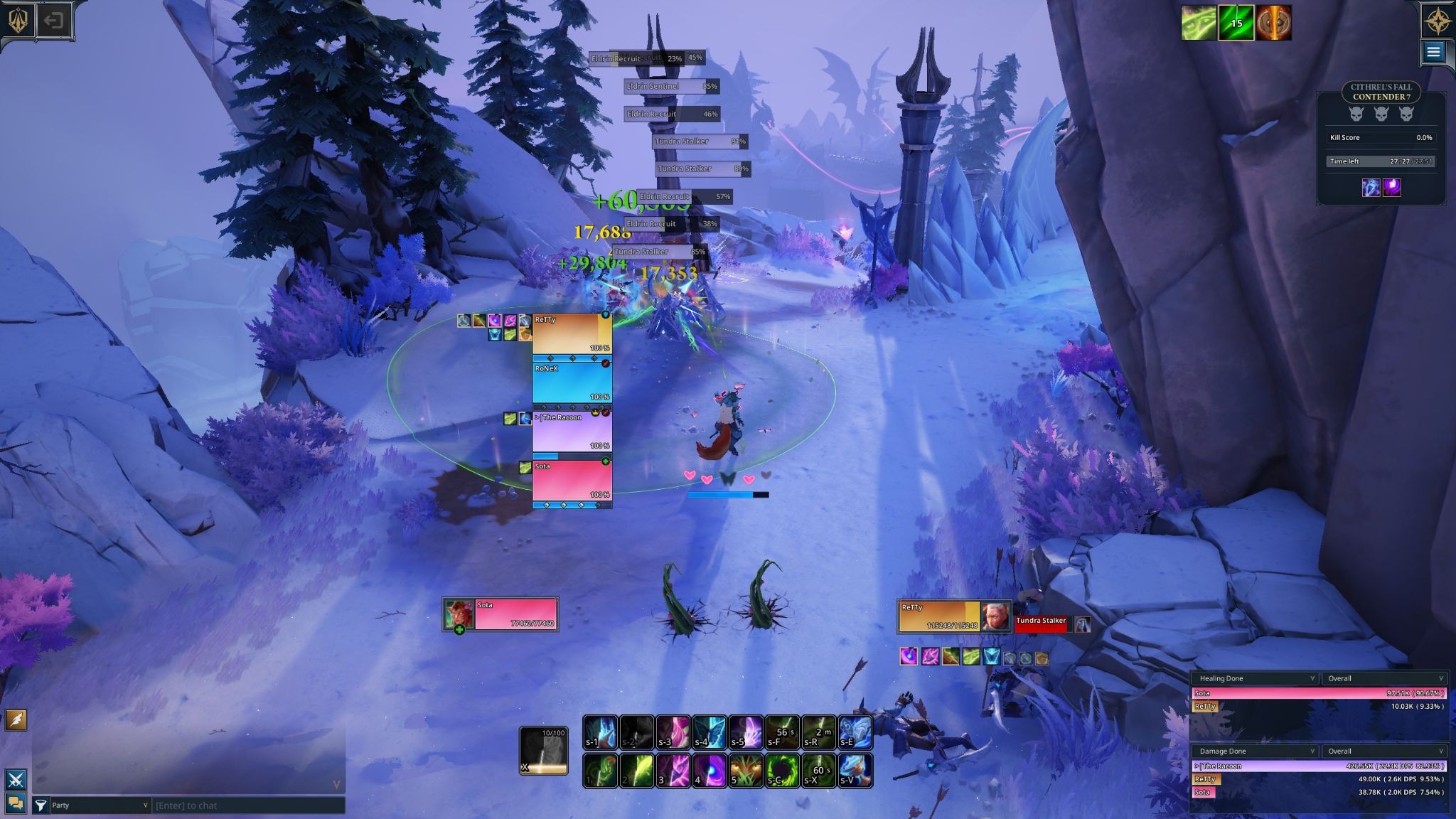Use the green swirling vortex ability s-C

click(x=782, y=771)
